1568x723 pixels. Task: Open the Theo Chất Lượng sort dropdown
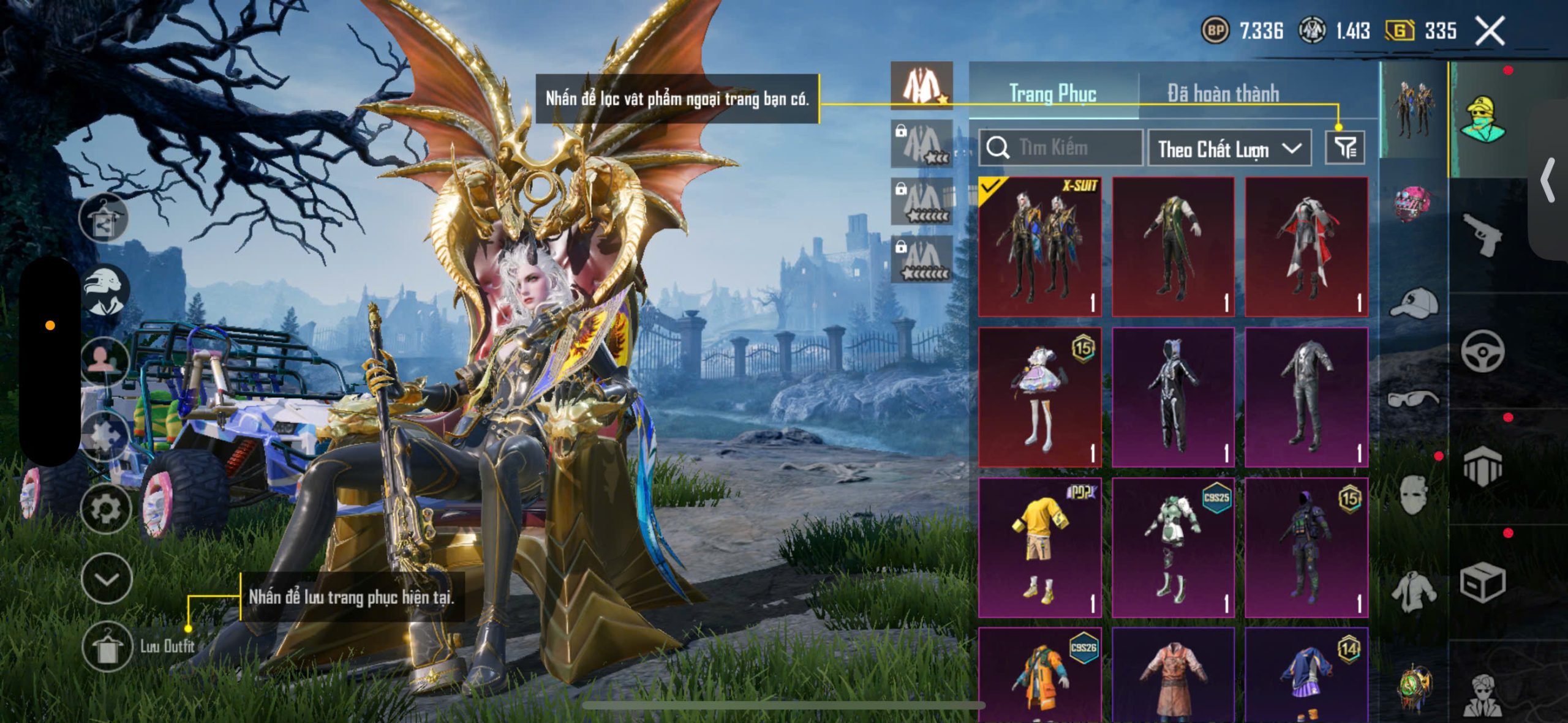point(1229,148)
